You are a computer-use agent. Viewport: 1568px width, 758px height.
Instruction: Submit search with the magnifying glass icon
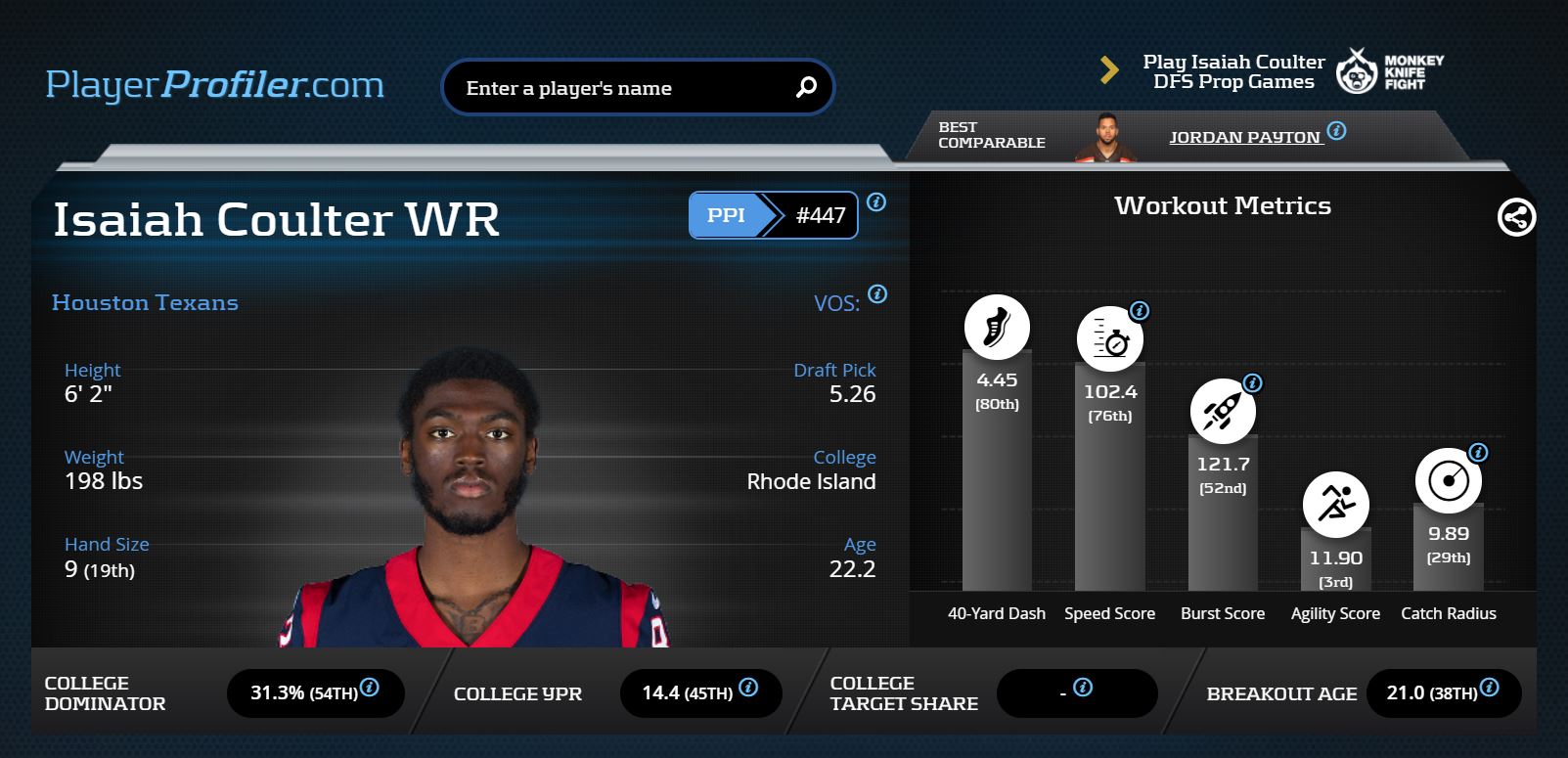[806, 87]
